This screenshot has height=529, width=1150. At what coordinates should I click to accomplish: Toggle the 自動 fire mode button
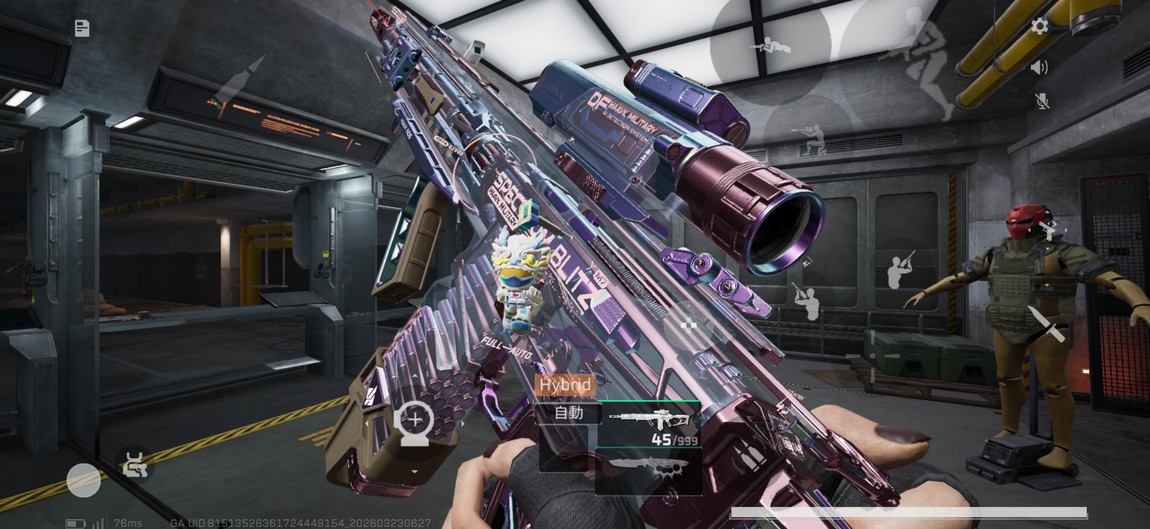pyautogui.click(x=567, y=412)
